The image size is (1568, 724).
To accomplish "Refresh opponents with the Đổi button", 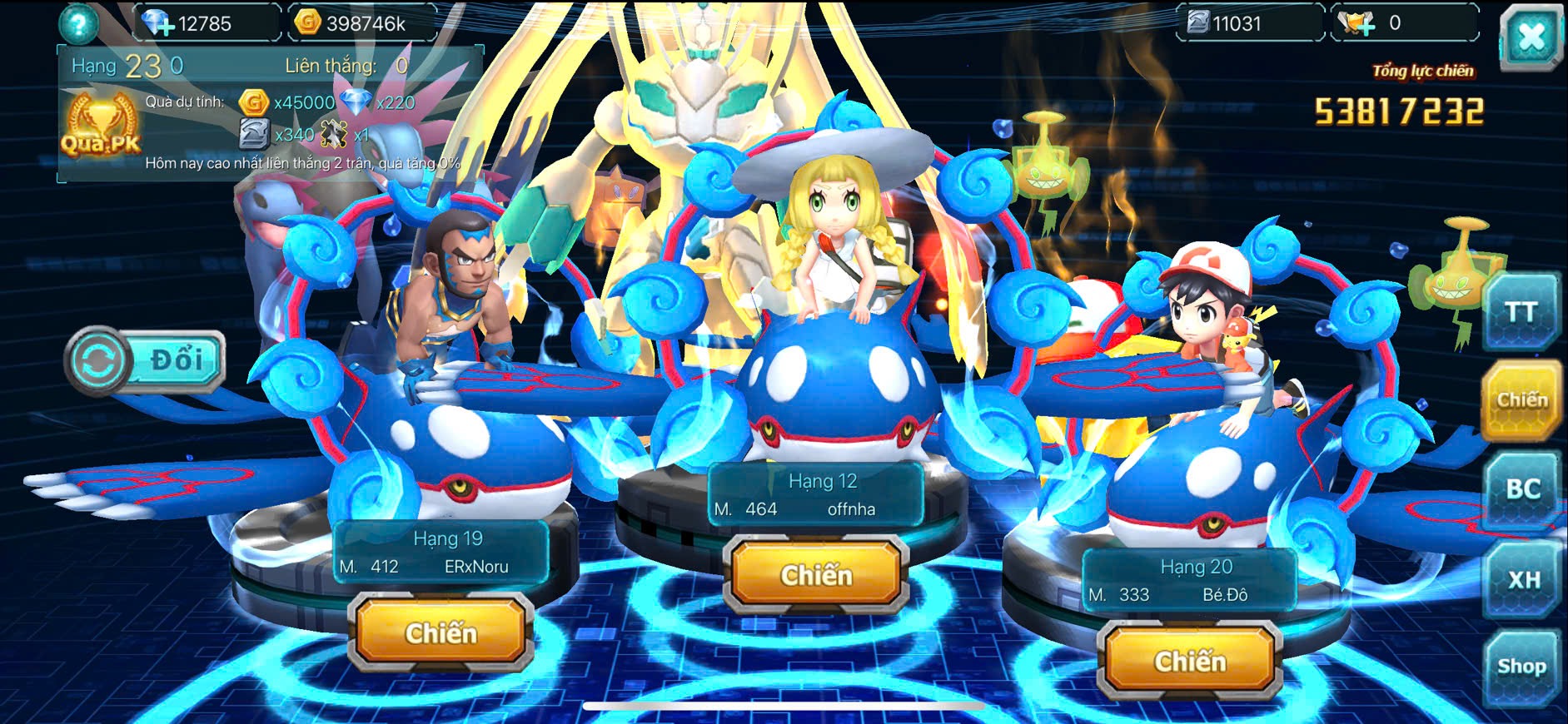I will pyautogui.click(x=147, y=361).
